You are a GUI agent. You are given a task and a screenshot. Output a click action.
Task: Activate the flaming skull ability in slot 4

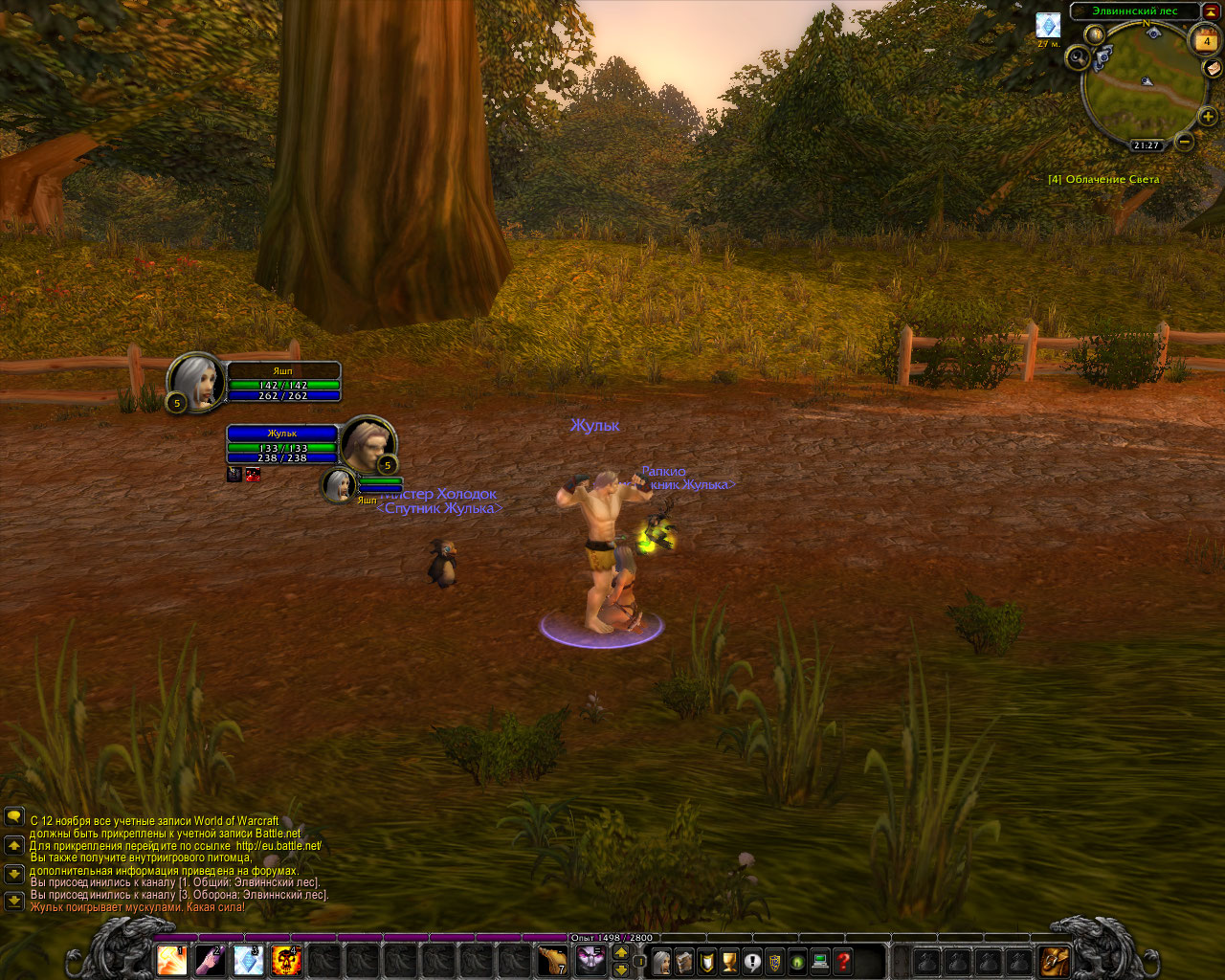(x=287, y=960)
